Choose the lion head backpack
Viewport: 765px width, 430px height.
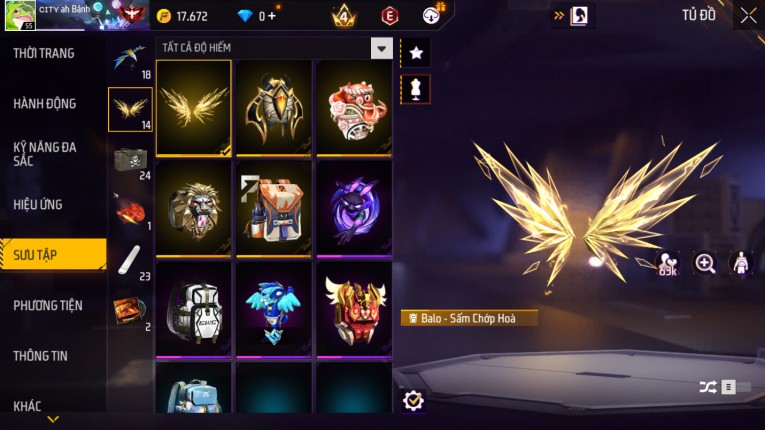click(x=194, y=207)
